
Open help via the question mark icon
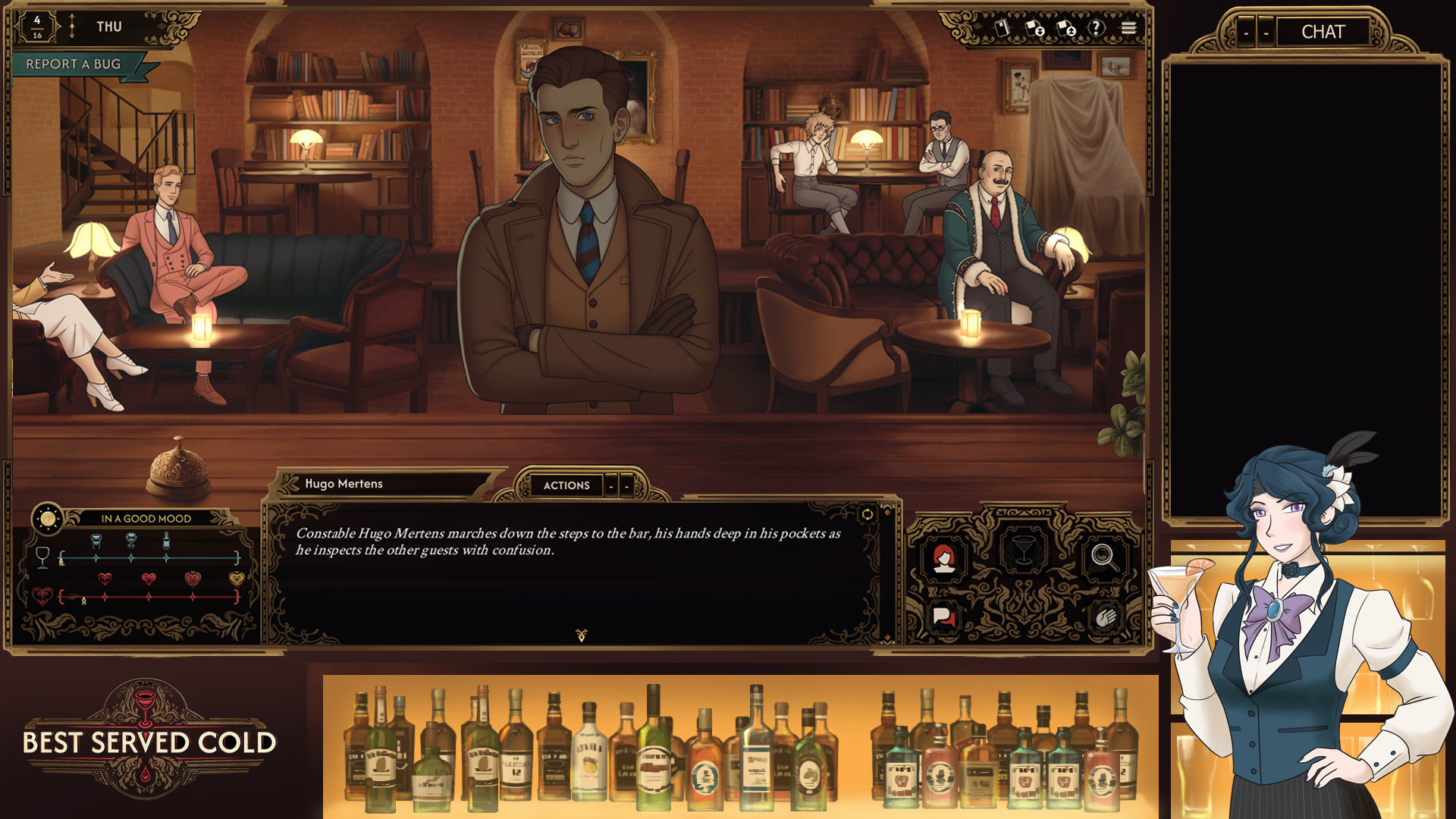tap(1097, 28)
